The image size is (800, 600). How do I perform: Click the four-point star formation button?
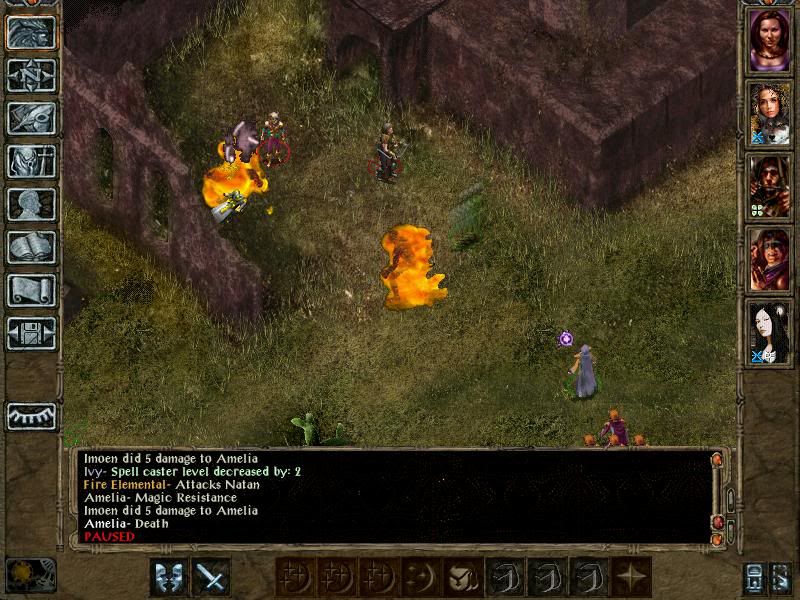click(632, 576)
